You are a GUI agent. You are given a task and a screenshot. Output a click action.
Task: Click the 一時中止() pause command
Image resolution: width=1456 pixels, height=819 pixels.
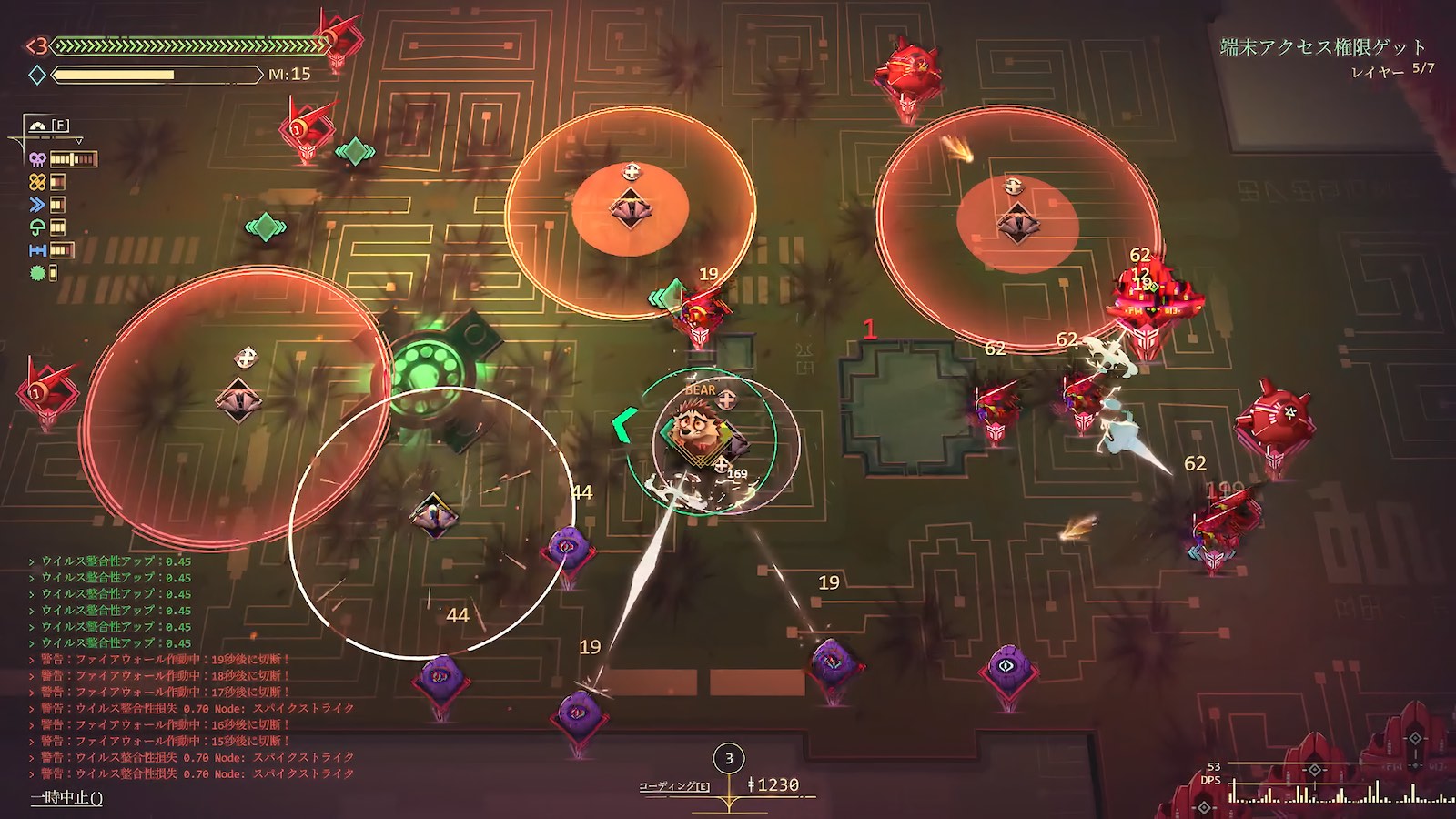coord(66,798)
